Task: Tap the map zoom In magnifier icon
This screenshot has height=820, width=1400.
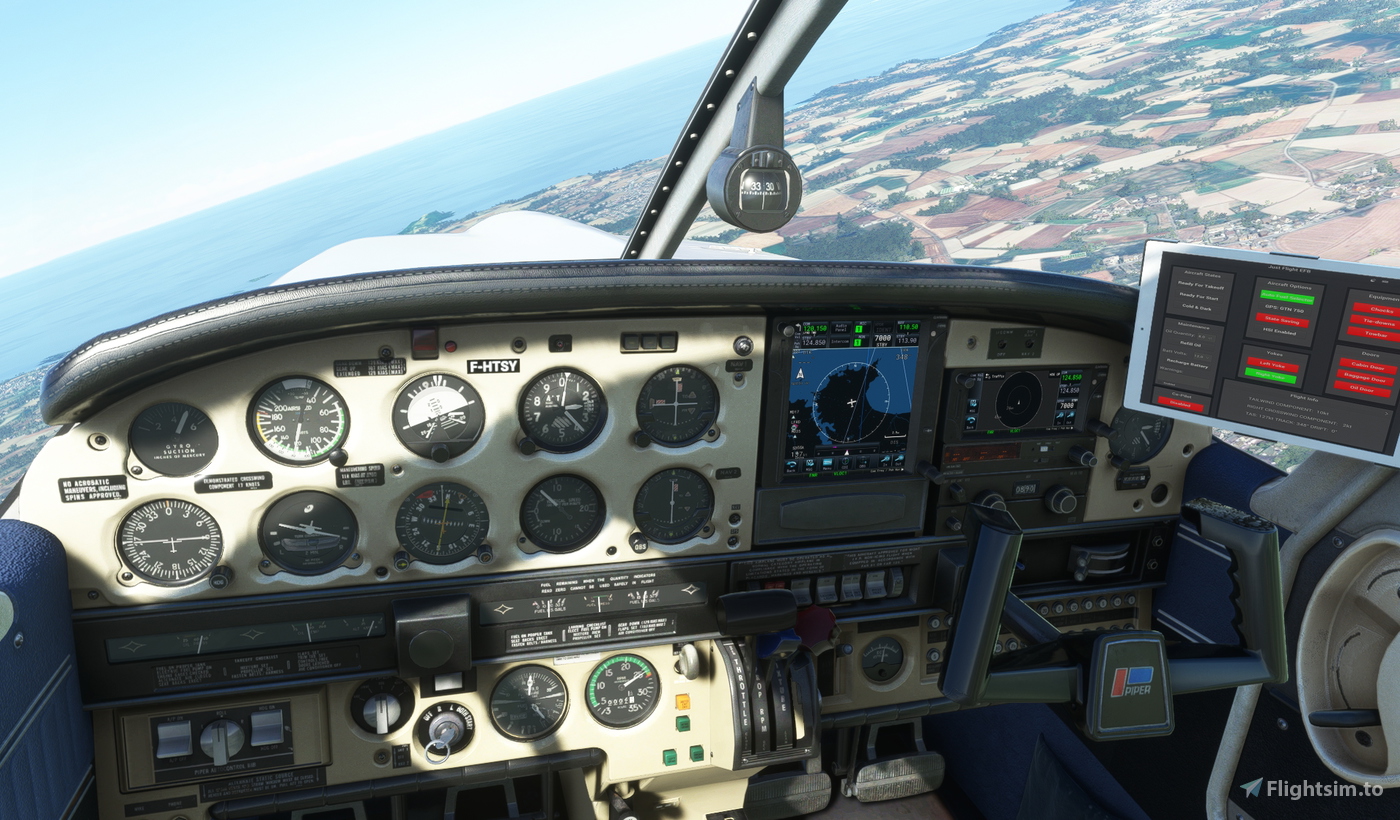Action: tap(885, 461)
